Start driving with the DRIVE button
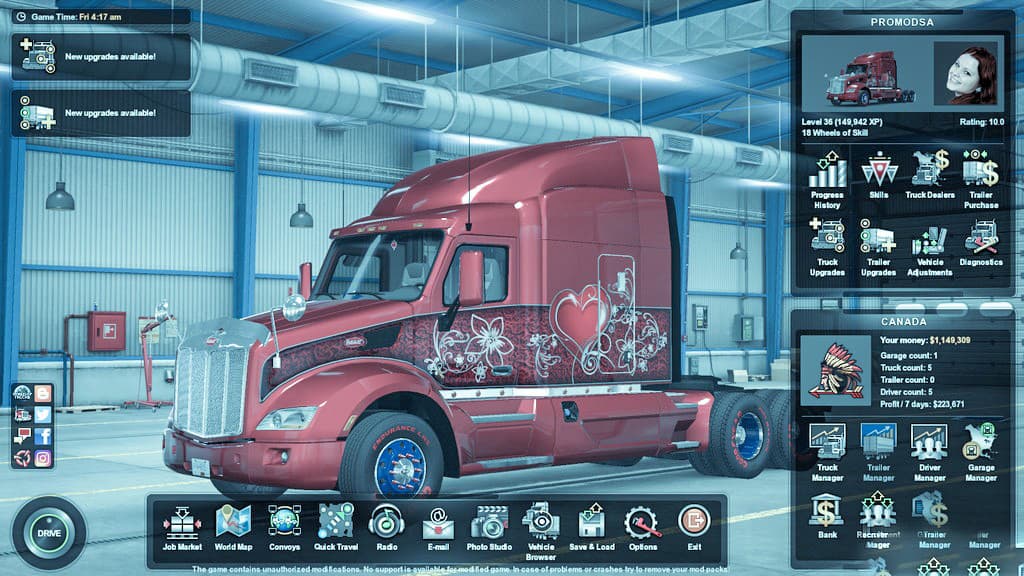Viewport: 1024px width, 576px height. pos(48,533)
